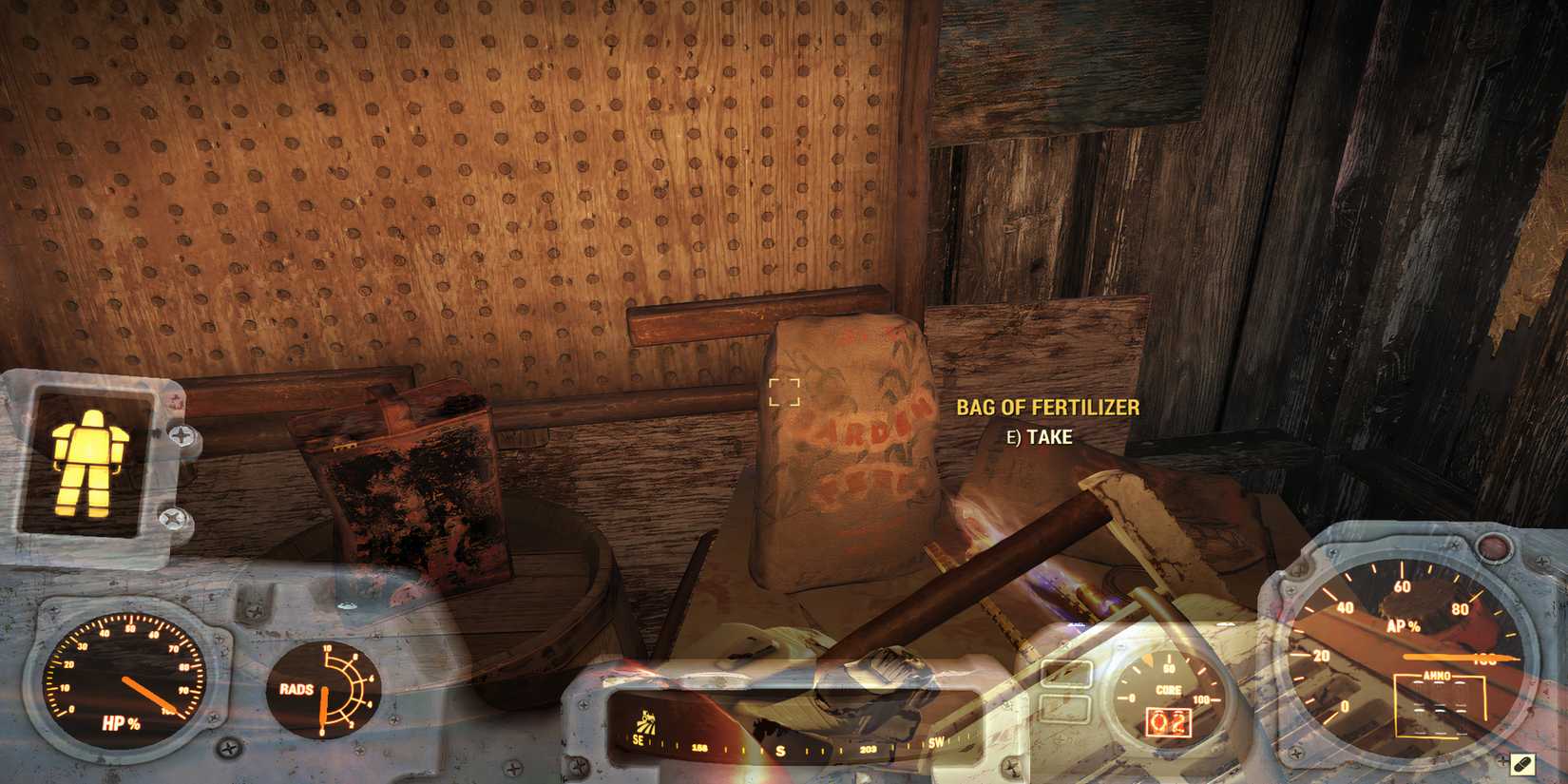
Task: Select the power armor paper-doll icon
Action: [90, 456]
